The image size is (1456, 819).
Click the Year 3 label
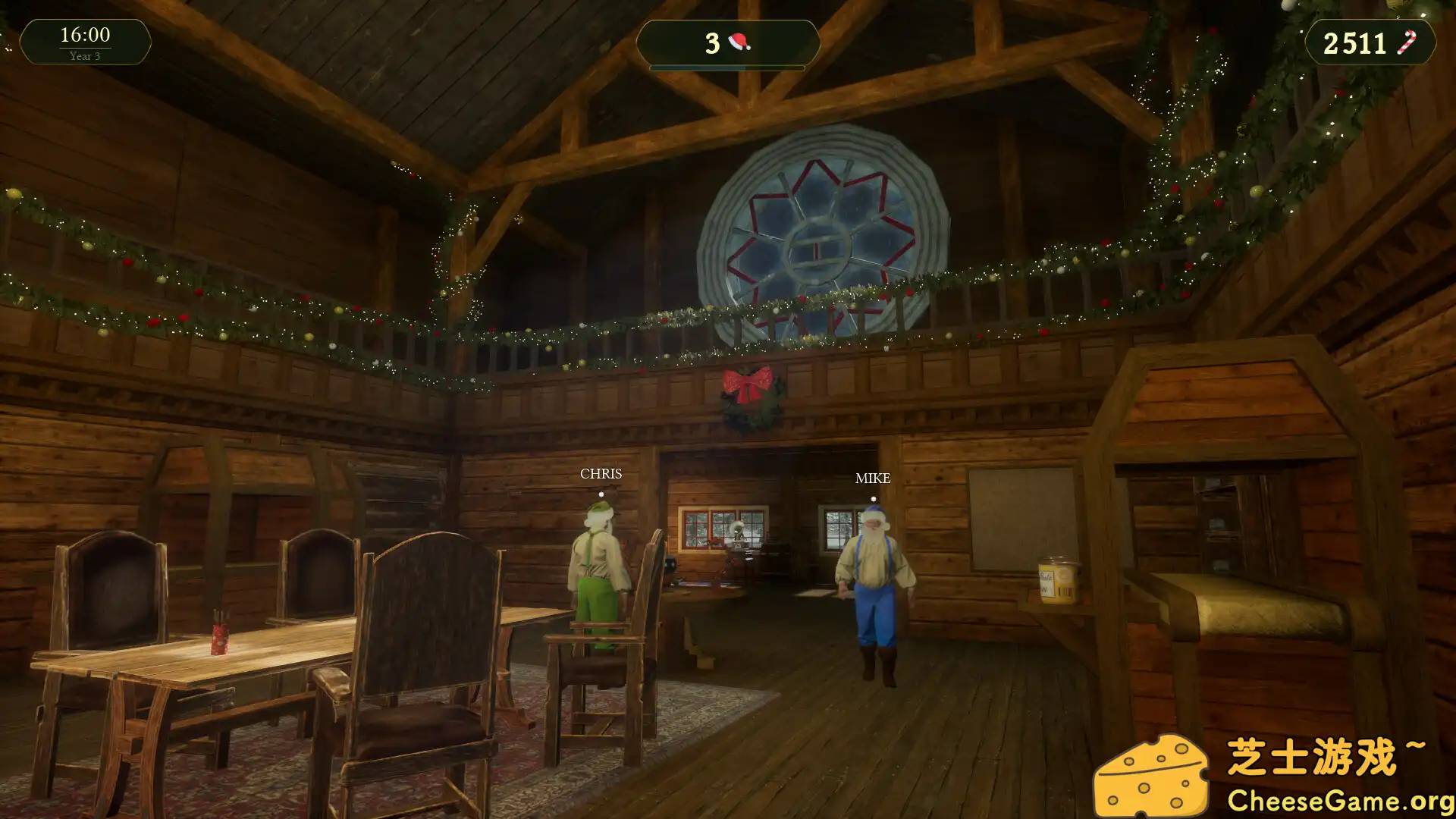(x=85, y=55)
